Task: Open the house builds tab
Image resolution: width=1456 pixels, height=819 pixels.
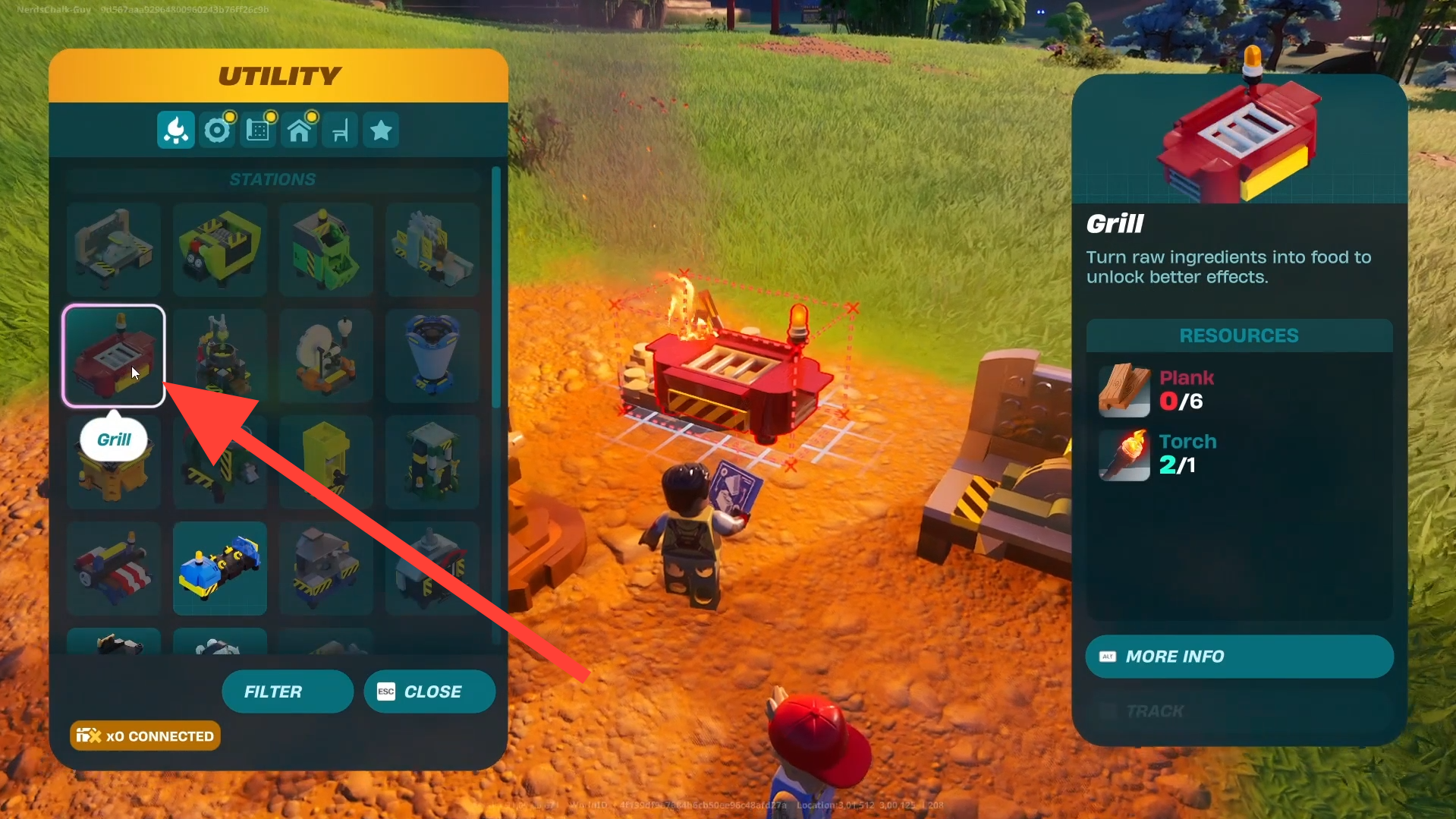Action: pos(299,131)
